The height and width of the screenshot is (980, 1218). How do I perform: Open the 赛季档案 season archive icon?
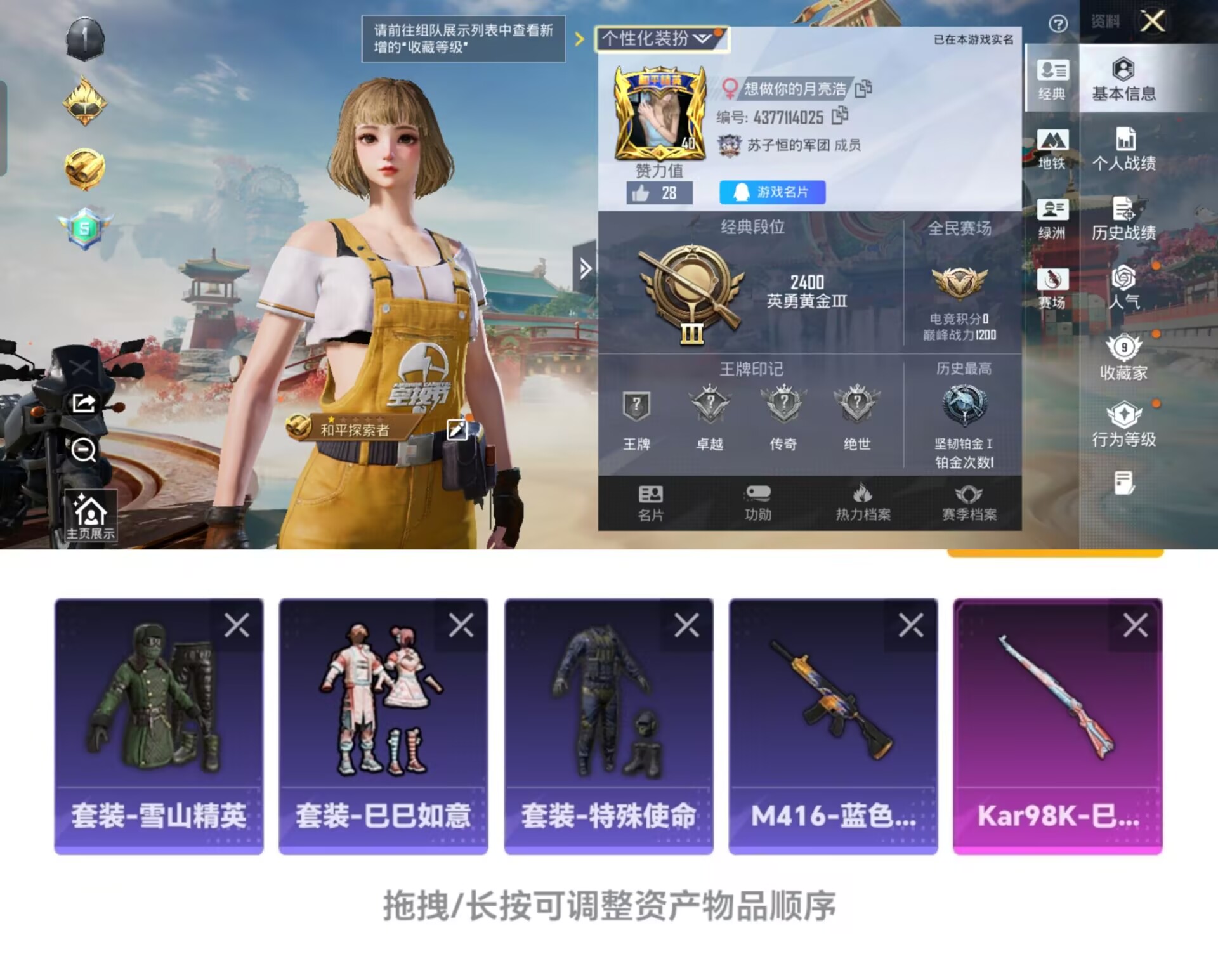(x=970, y=503)
